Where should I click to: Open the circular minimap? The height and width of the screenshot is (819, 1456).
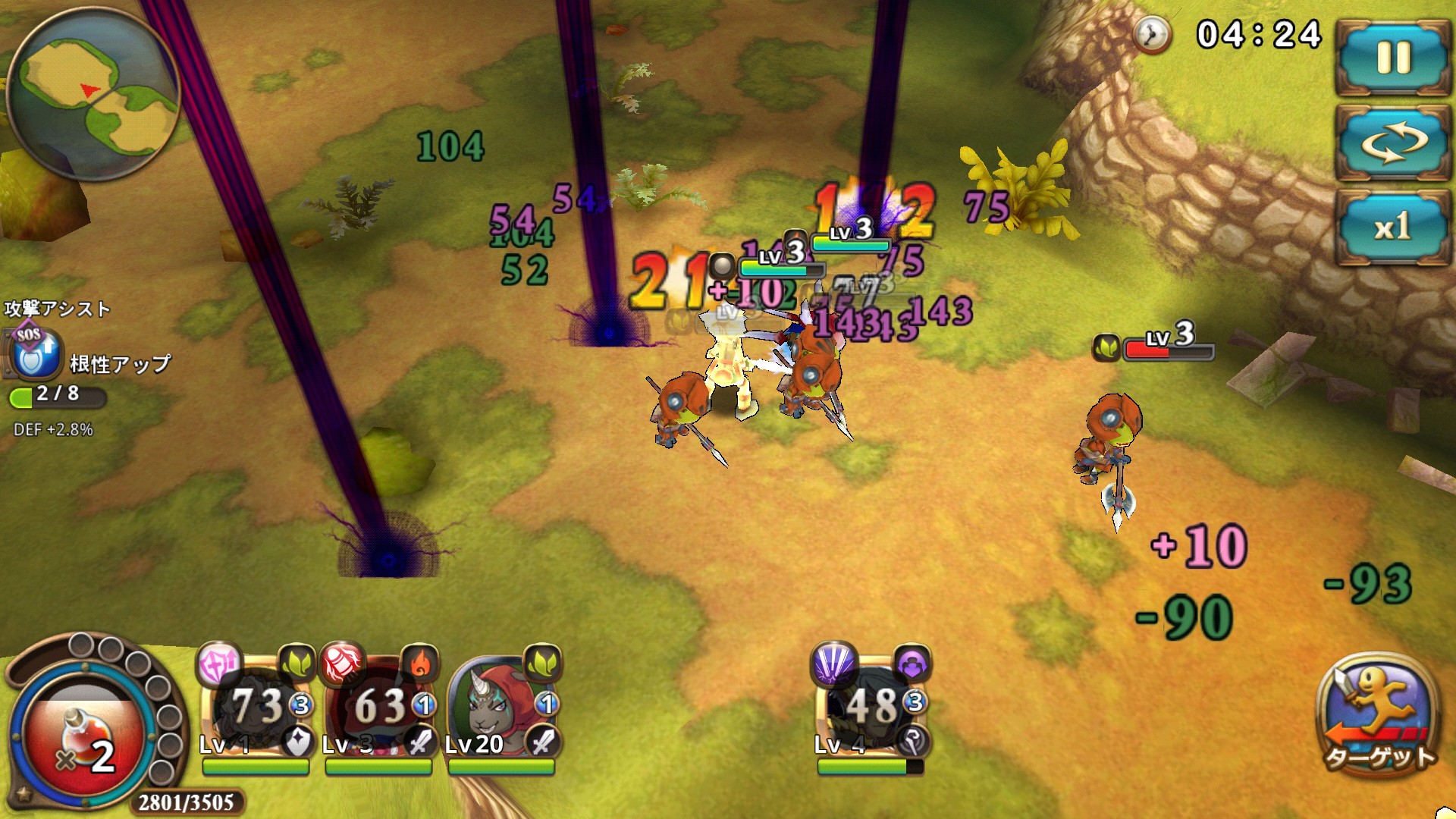[93, 93]
